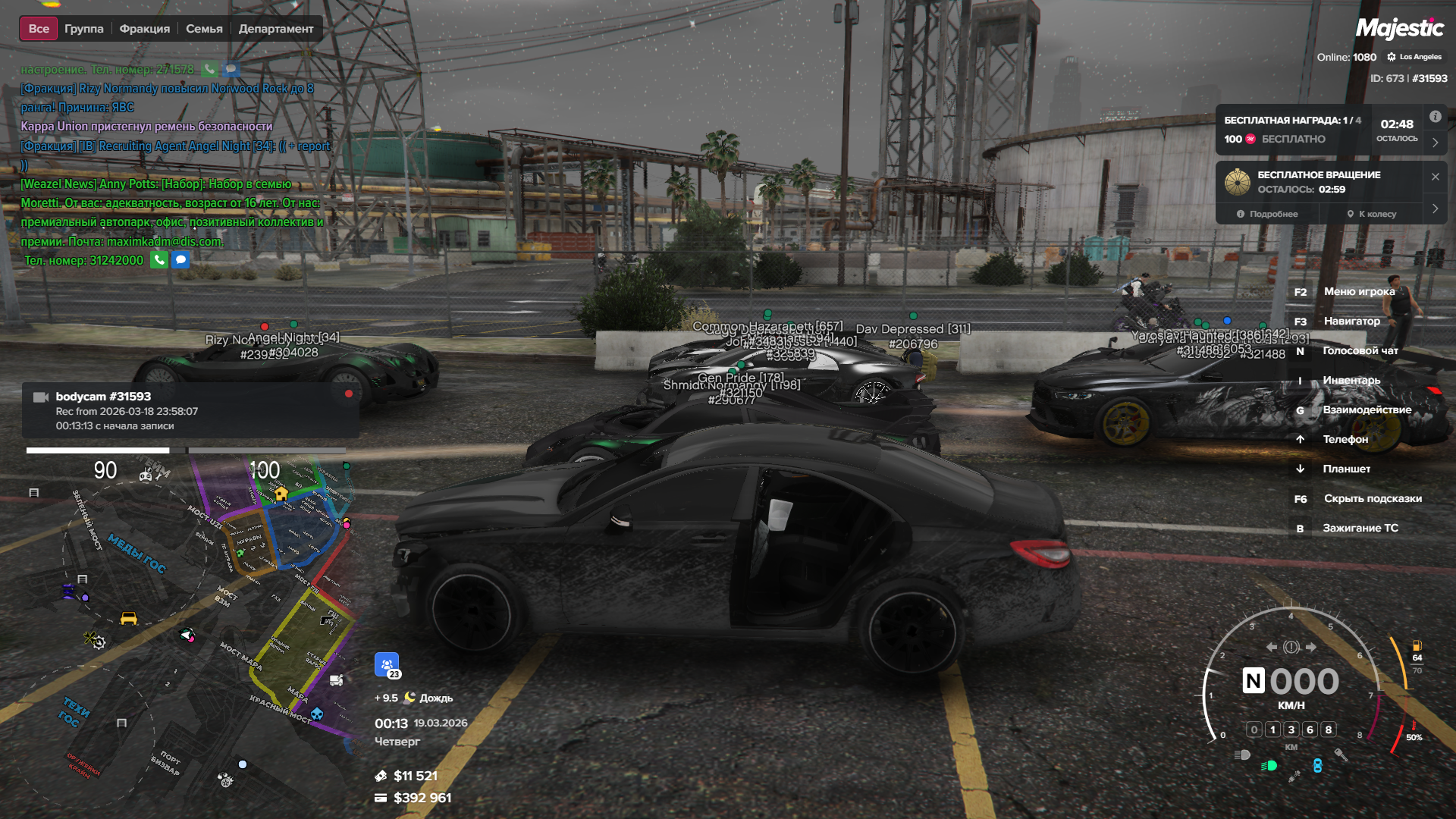Expand the free spin panel arrow
The width and height of the screenshot is (1456, 819).
click(x=1435, y=209)
